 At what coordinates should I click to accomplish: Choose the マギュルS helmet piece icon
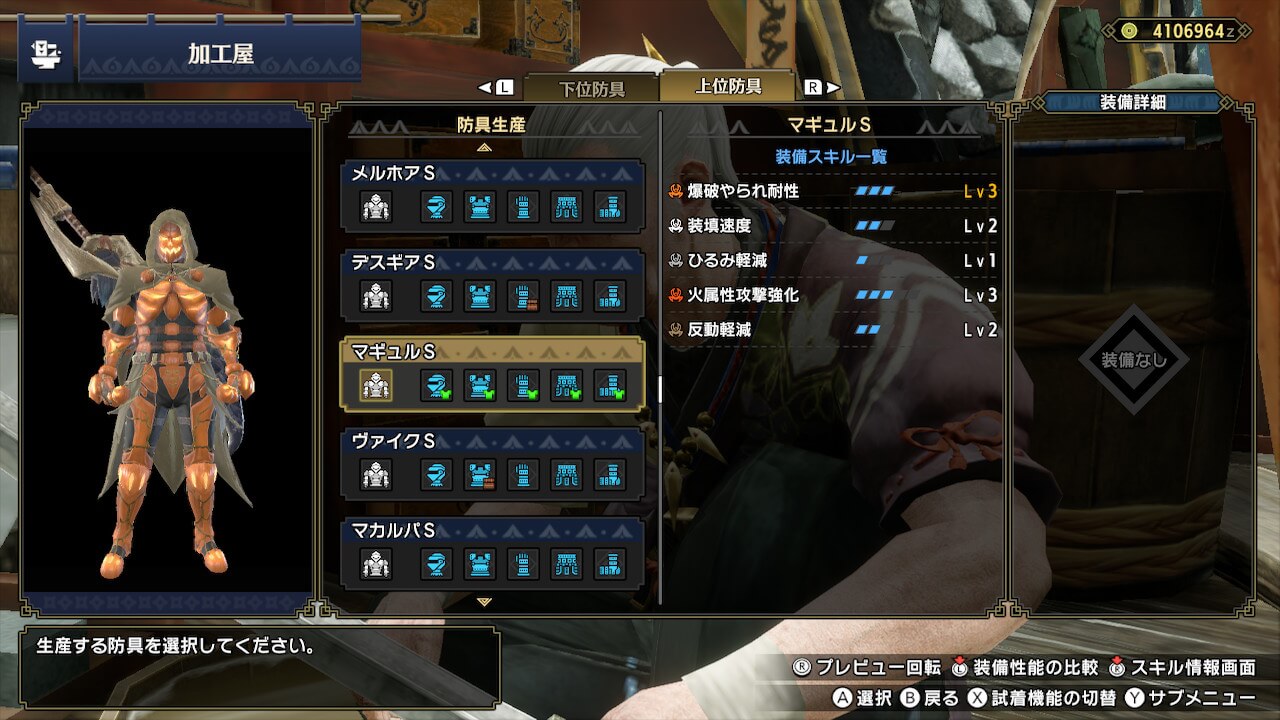click(436, 385)
